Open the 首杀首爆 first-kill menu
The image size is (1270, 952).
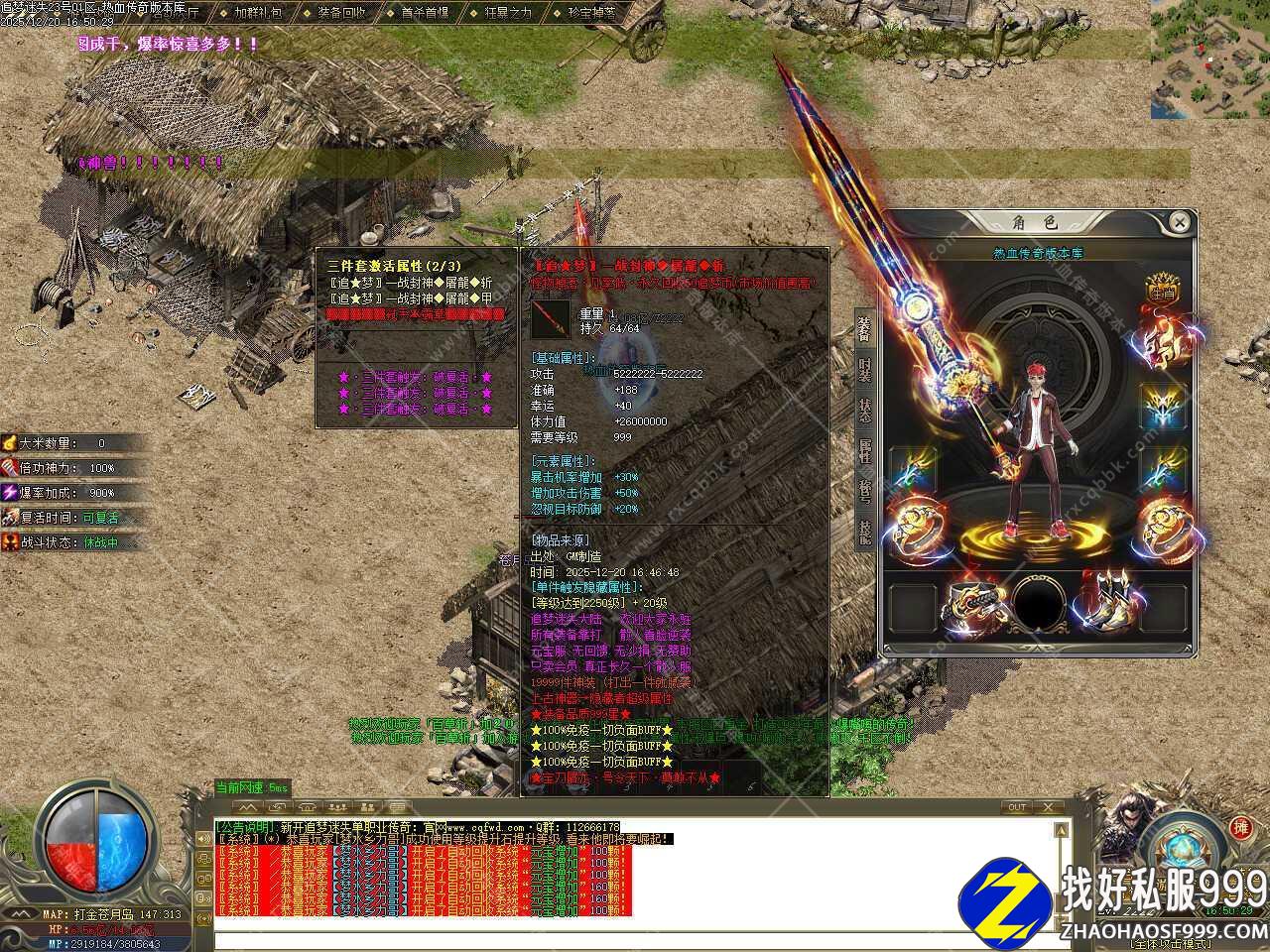coord(426,13)
